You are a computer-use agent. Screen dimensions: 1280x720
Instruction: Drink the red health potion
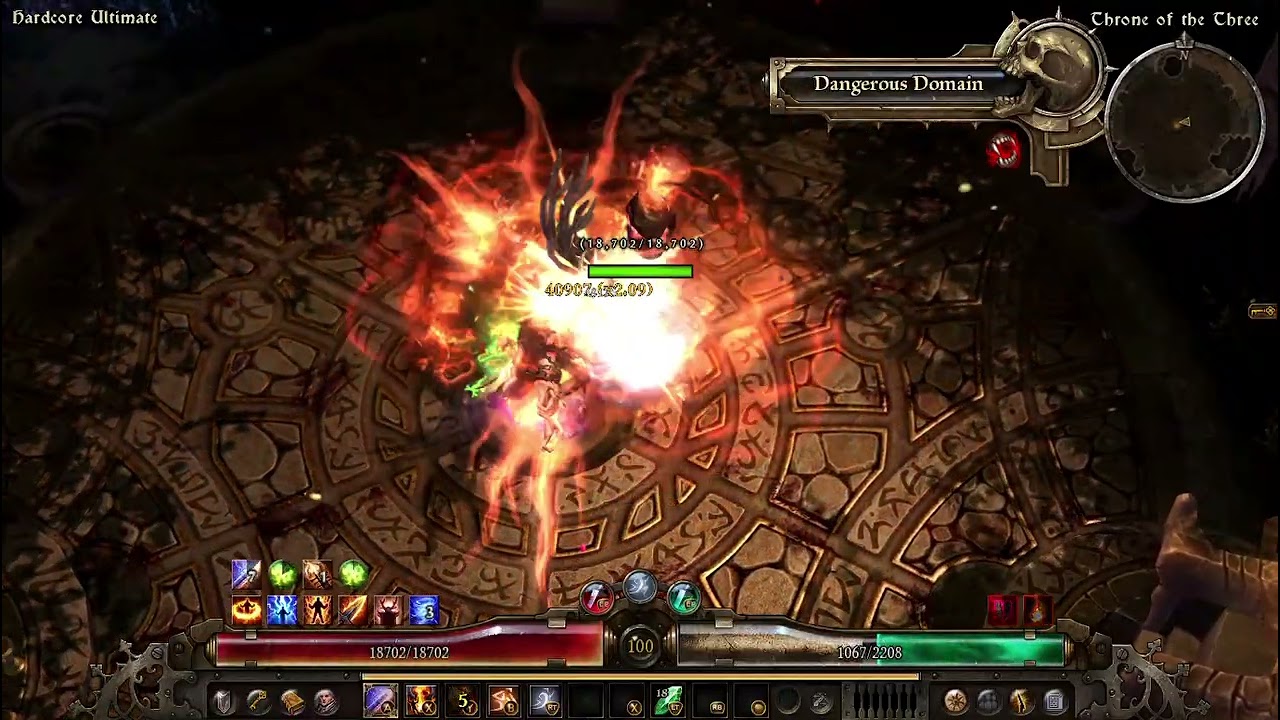point(597,599)
